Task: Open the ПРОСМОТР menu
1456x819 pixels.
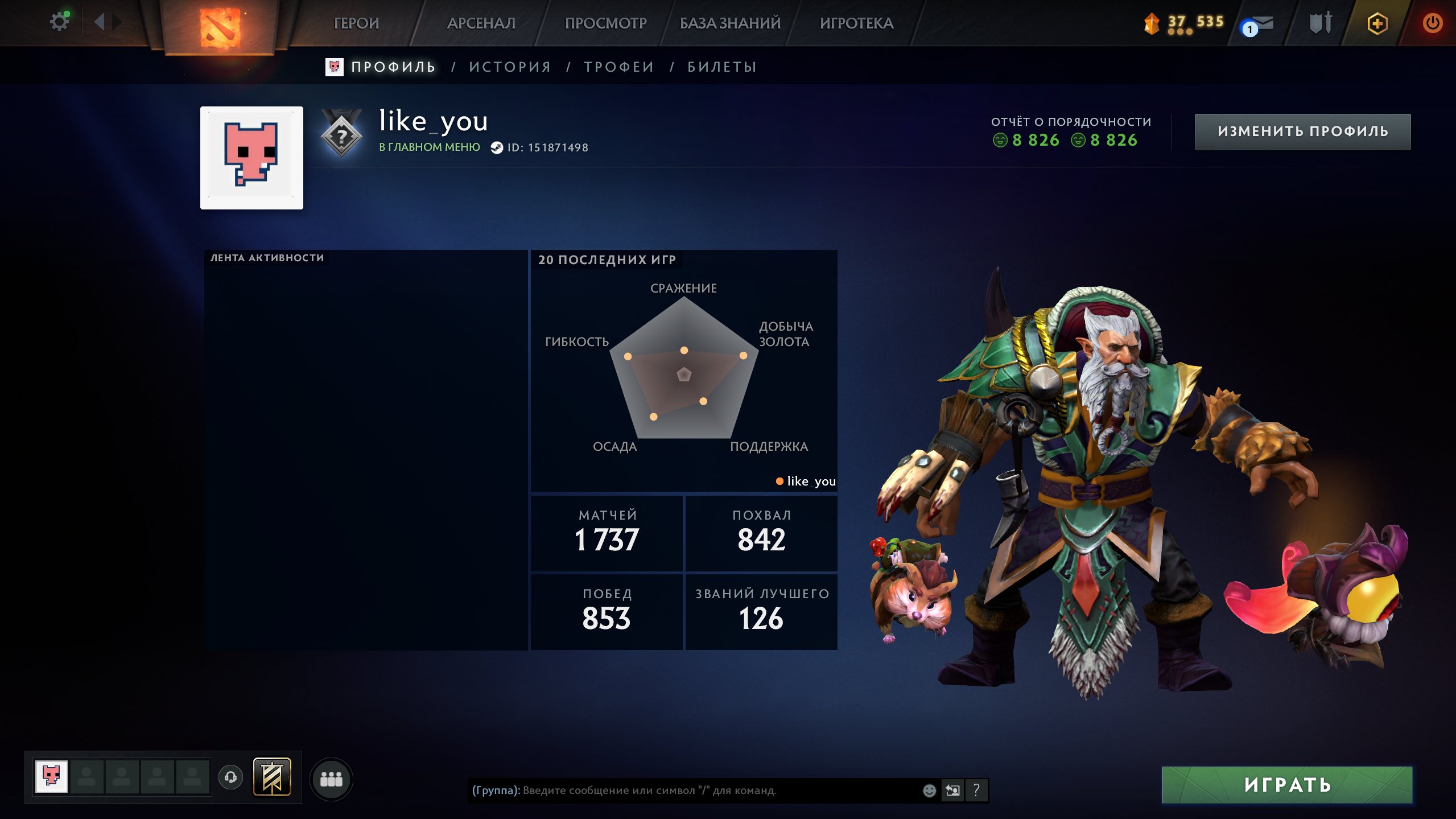Action: point(605,23)
